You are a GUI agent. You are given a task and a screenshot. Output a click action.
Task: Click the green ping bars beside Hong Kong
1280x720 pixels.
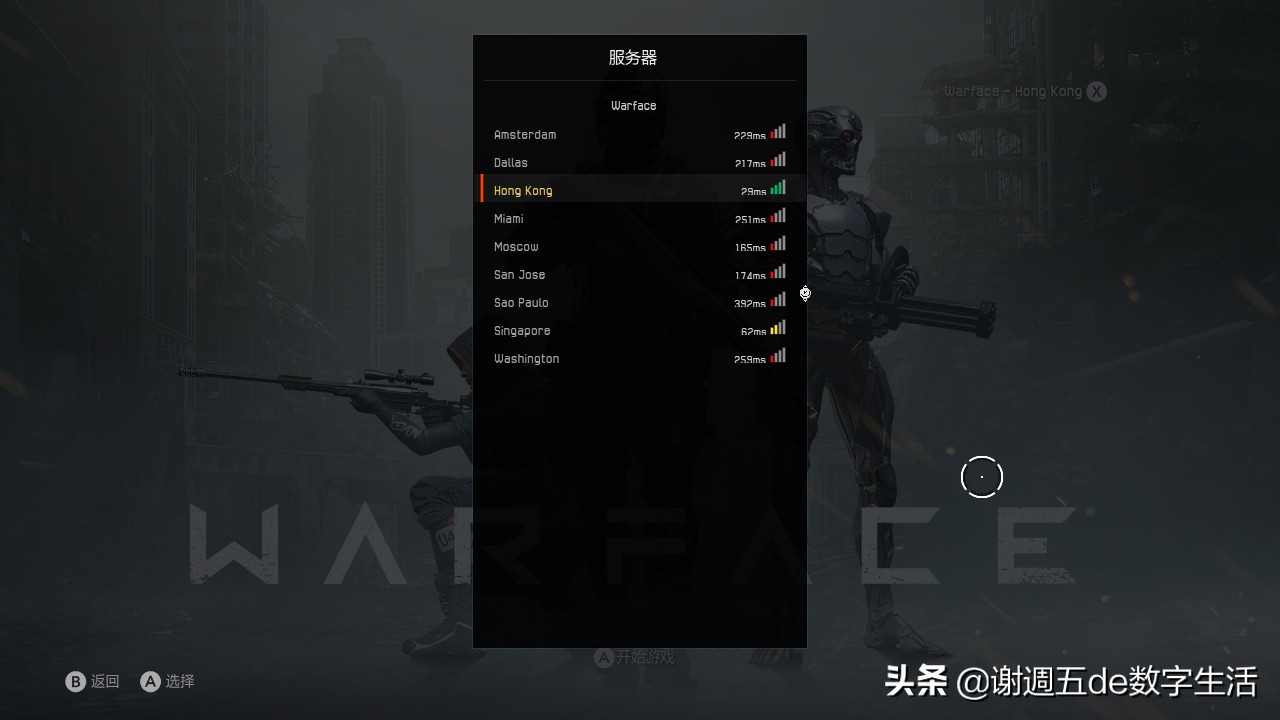778,187
